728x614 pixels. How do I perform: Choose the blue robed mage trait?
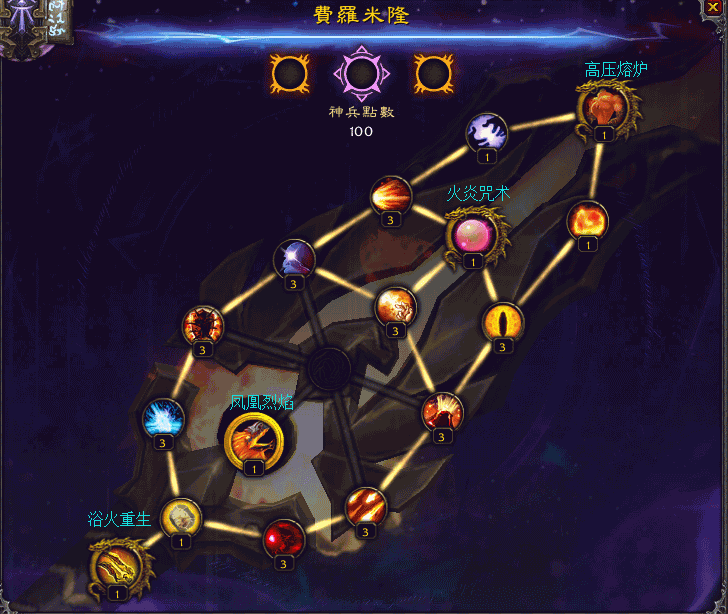point(294,259)
